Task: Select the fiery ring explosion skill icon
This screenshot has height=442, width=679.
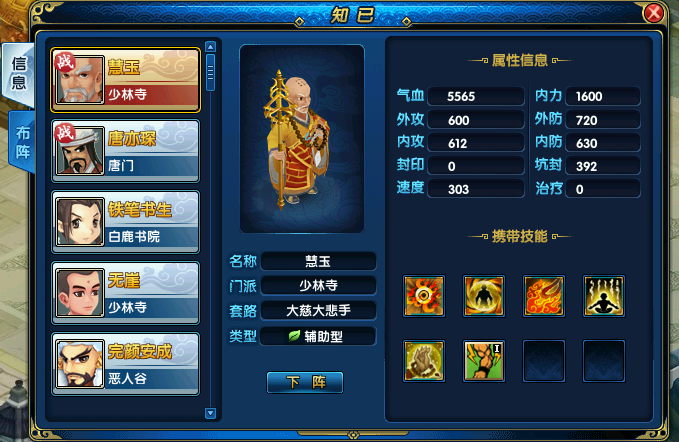Action: point(424,295)
